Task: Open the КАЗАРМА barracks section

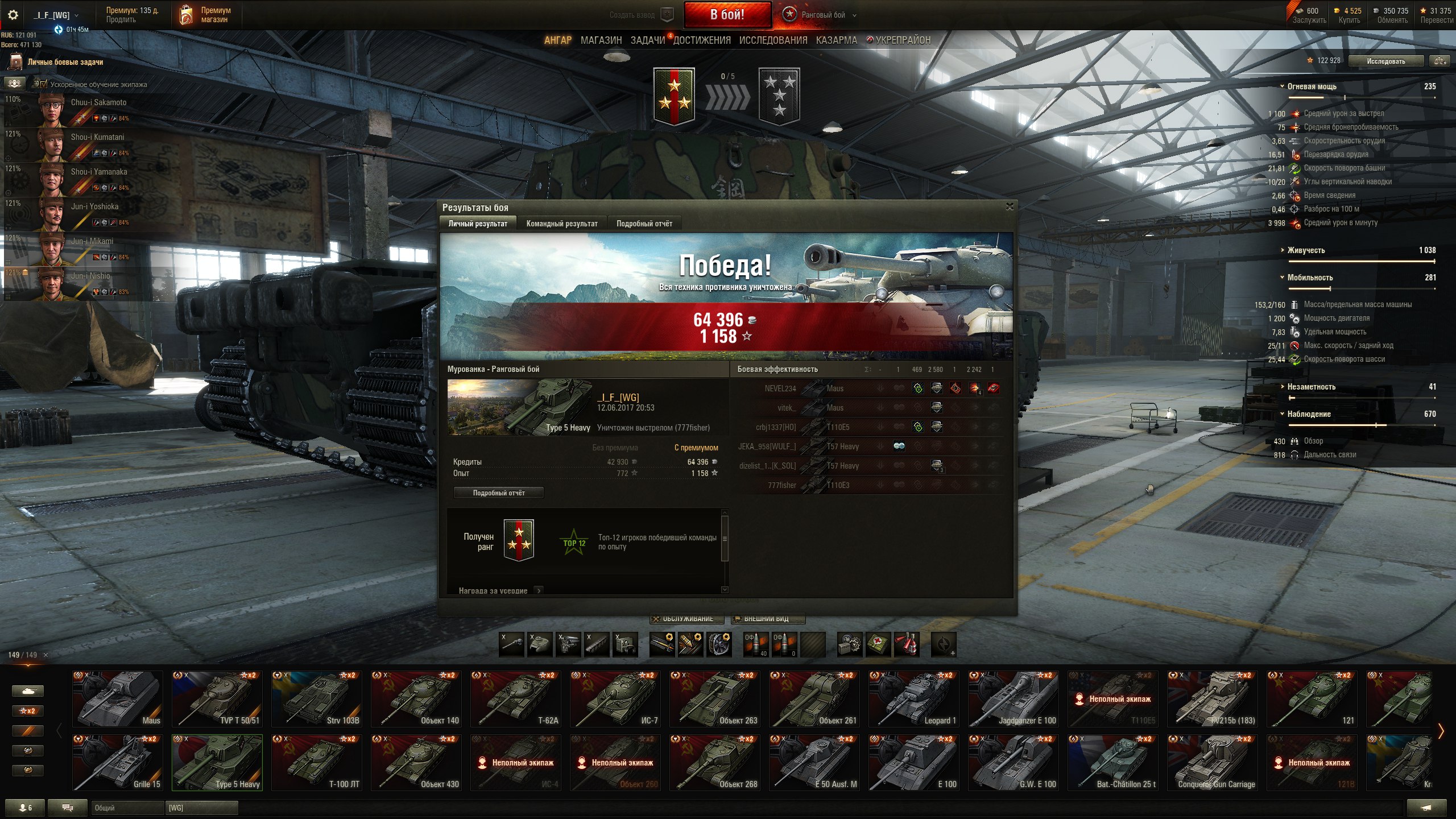Action: (836, 40)
